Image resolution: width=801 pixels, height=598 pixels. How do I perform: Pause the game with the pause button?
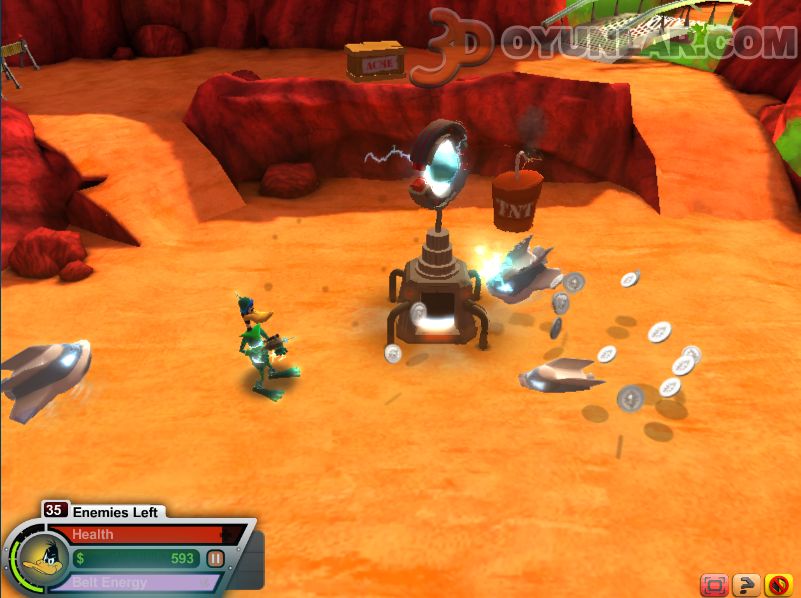pyautogui.click(x=215, y=559)
